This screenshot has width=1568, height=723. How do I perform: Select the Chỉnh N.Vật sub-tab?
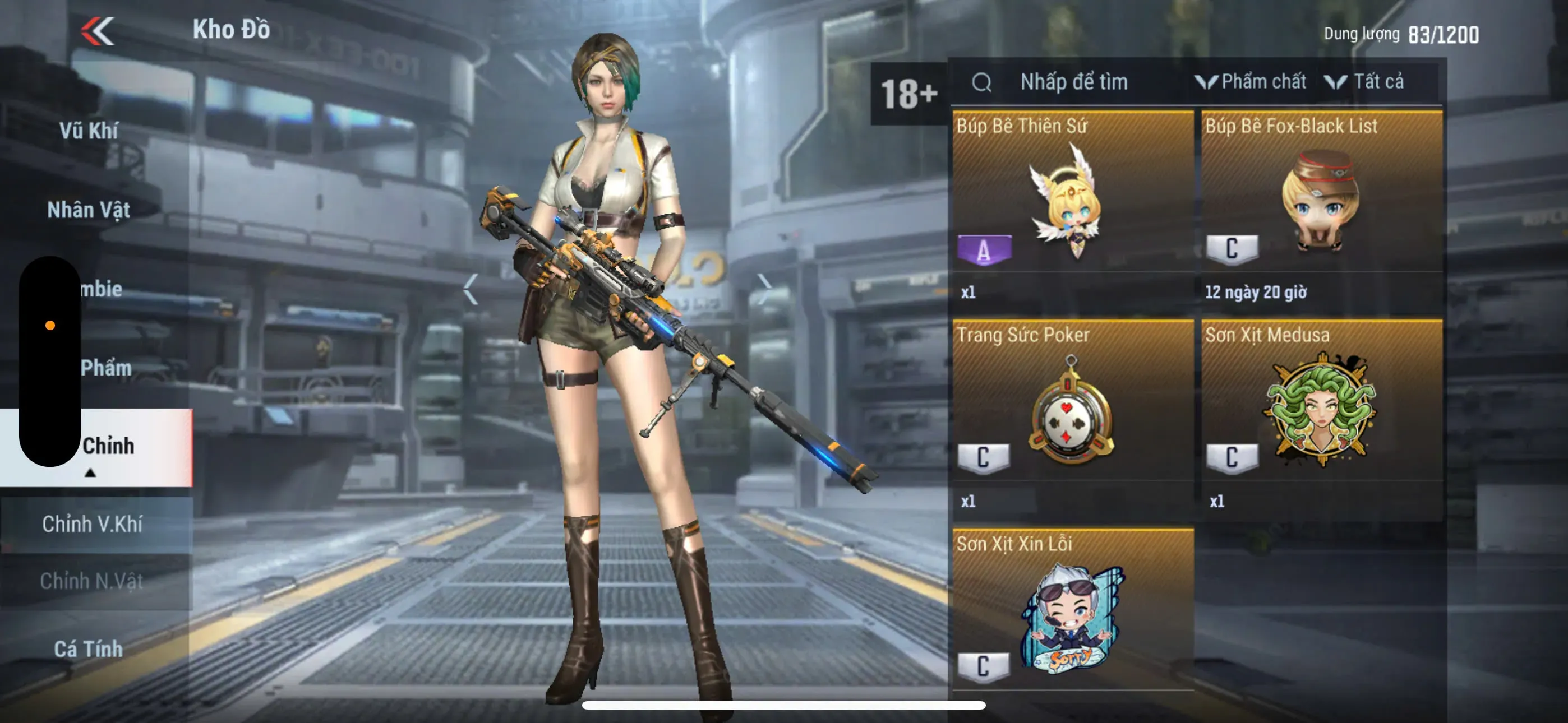click(93, 581)
